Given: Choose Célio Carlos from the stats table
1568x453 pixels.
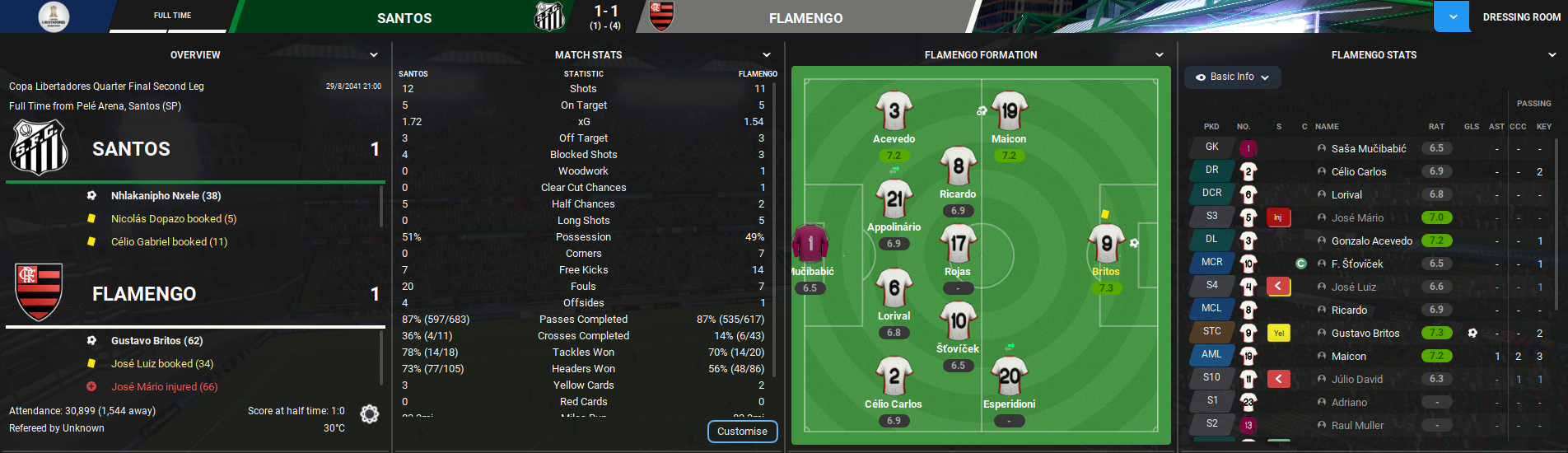Looking at the screenshot, I should (x=1358, y=172).
